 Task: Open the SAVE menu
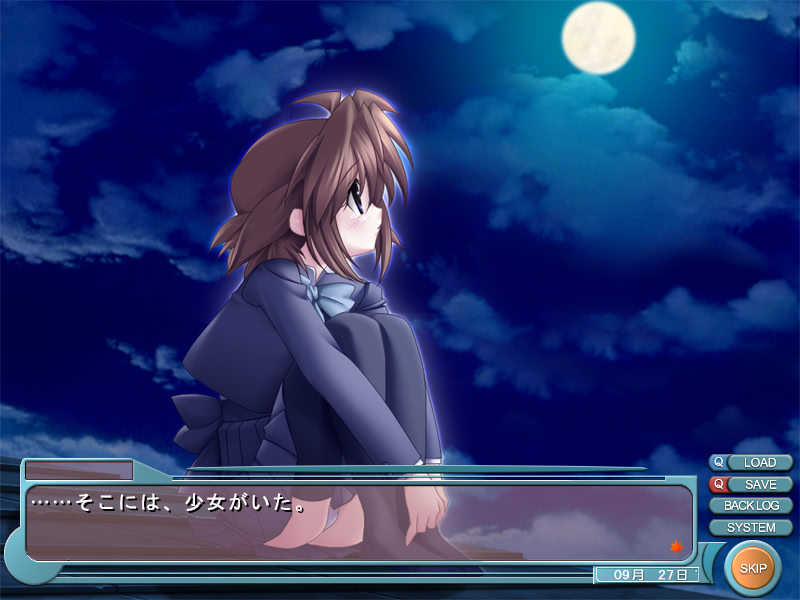pyautogui.click(x=760, y=484)
